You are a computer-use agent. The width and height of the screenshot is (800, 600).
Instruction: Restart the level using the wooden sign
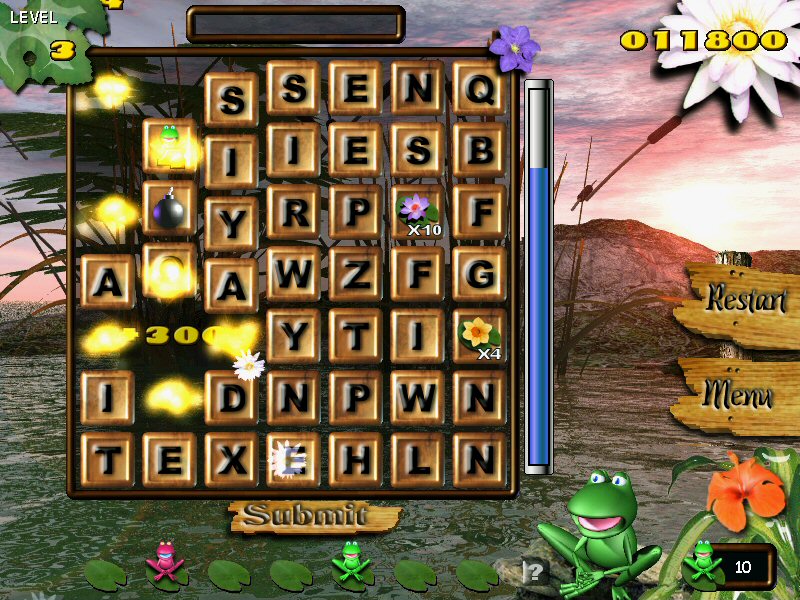[x=744, y=300]
